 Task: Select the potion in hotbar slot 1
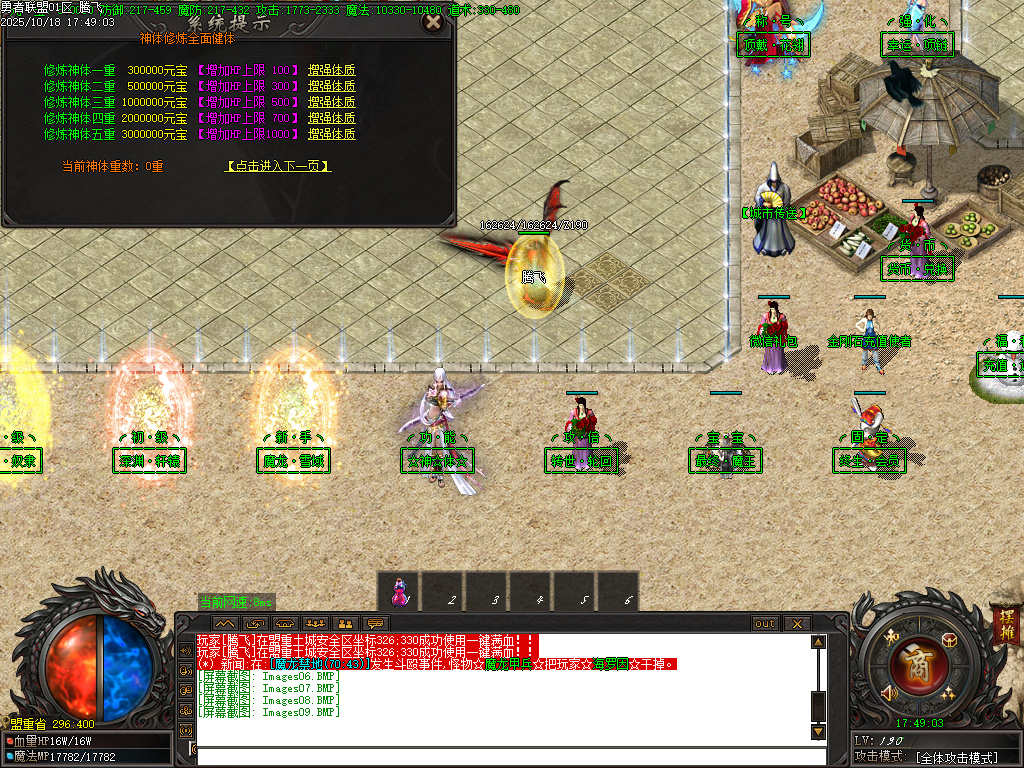(399, 591)
